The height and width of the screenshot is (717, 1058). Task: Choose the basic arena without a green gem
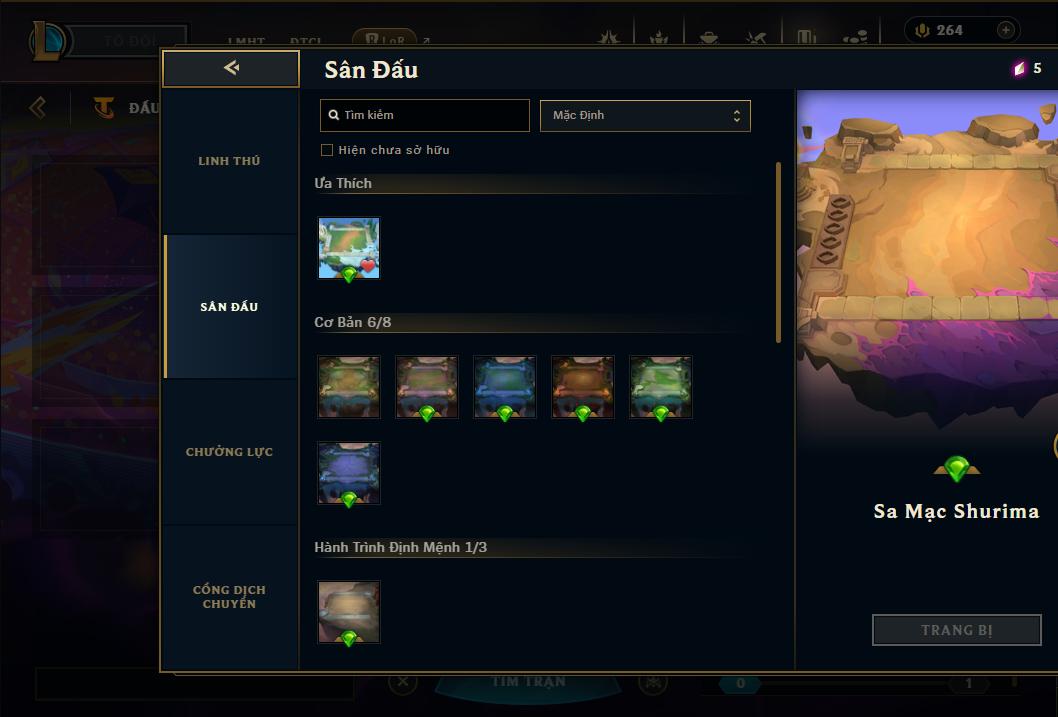pyautogui.click(x=349, y=386)
